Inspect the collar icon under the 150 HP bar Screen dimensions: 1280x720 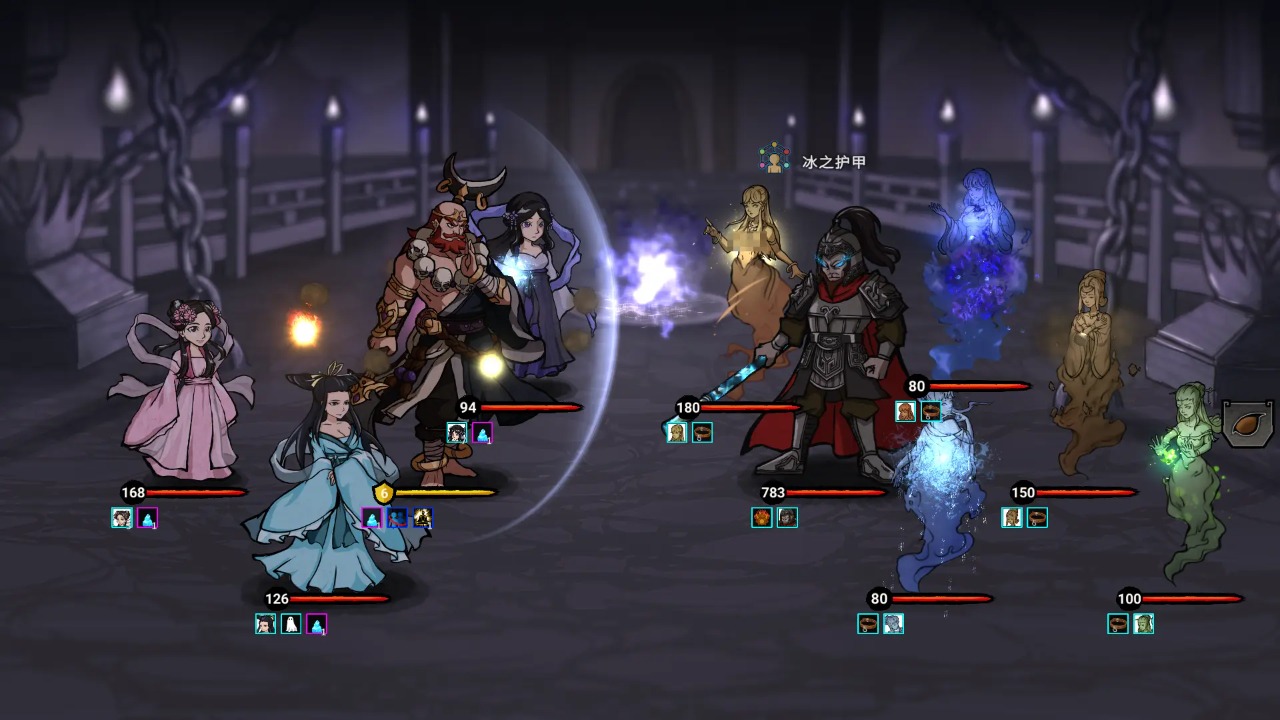[x=1038, y=517]
